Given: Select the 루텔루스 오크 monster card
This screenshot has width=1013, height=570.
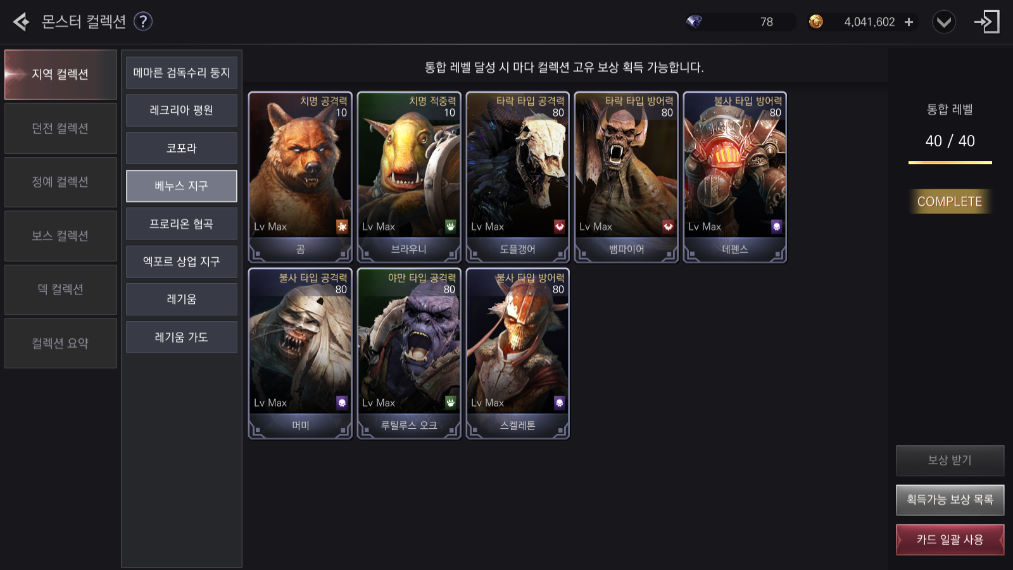Looking at the screenshot, I should coord(408,353).
